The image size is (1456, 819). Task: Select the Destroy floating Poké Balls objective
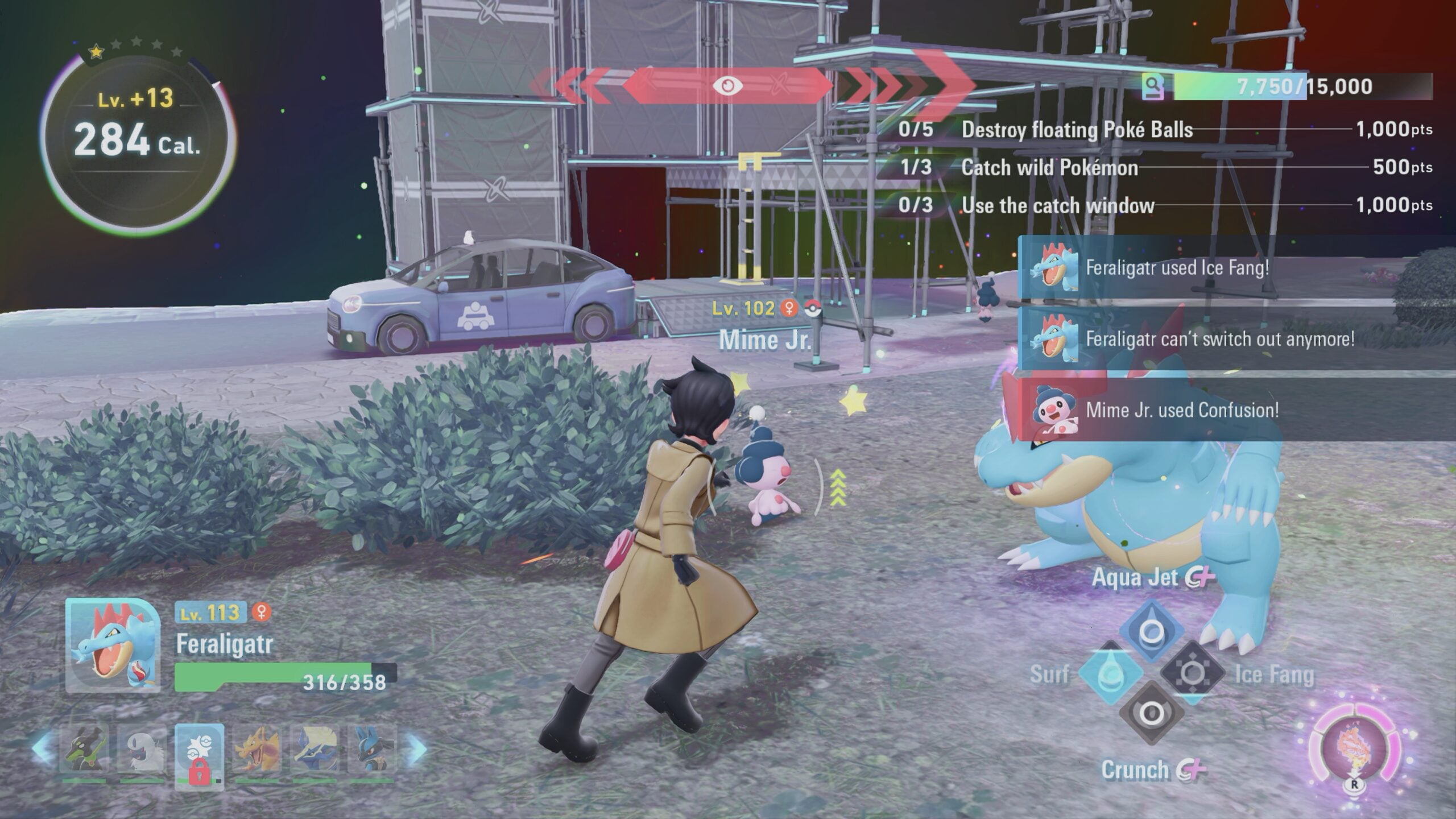[x=1077, y=130]
